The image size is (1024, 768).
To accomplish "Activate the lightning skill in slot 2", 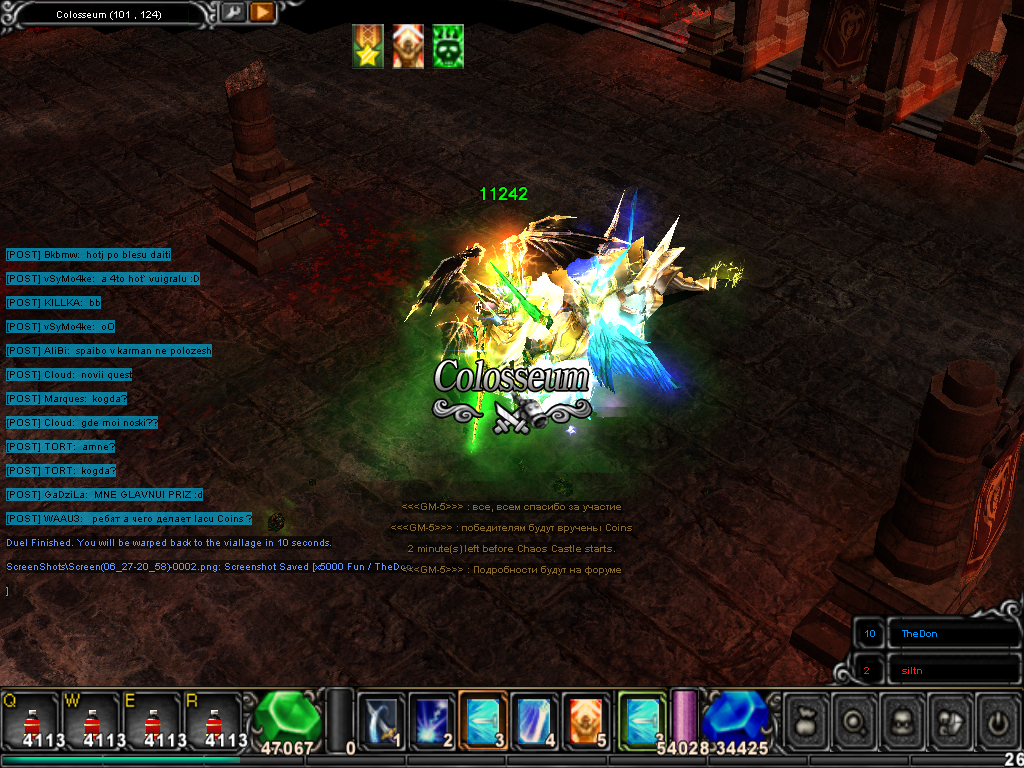I will [x=432, y=718].
